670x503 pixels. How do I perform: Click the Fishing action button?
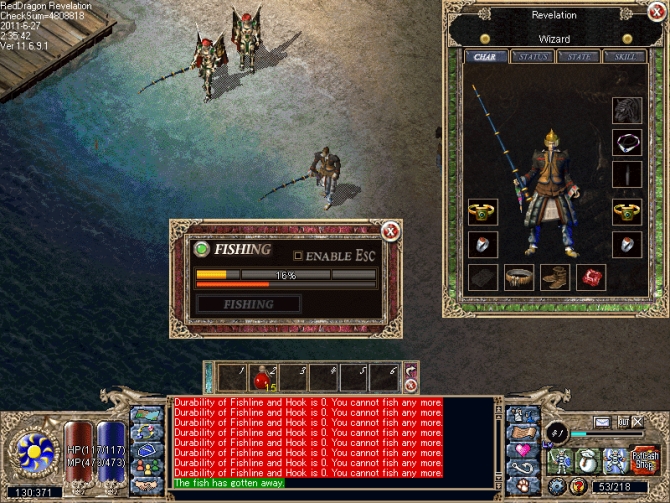coord(248,304)
